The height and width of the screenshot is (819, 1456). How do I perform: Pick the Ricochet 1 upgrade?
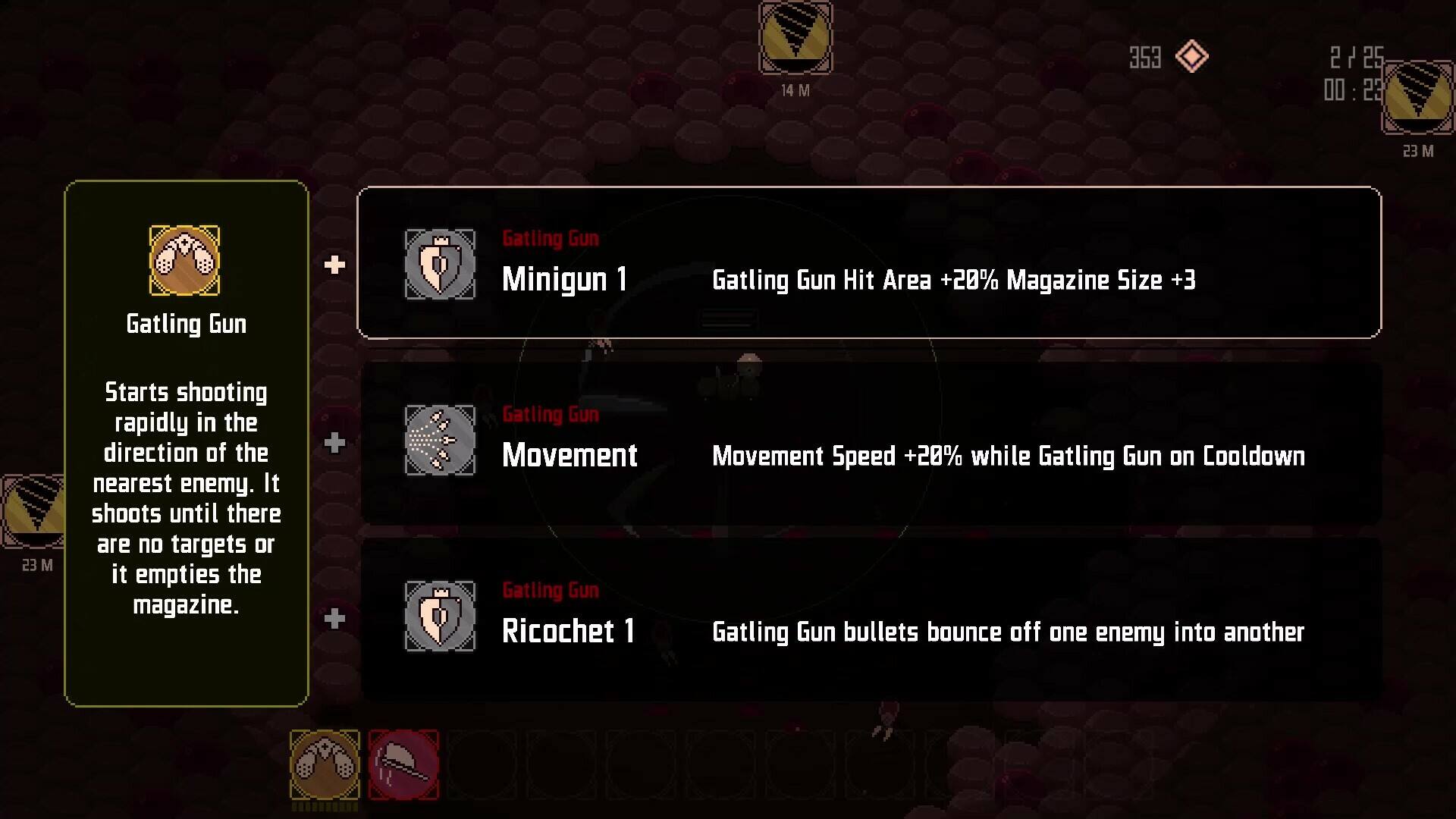pyautogui.click(x=871, y=619)
